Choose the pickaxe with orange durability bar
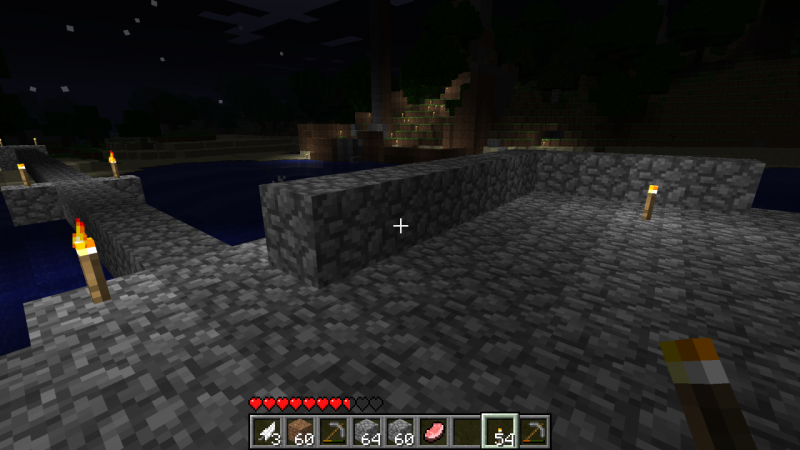Image resolution: width=800 pixels, height=450 pixels. point(533,431)
